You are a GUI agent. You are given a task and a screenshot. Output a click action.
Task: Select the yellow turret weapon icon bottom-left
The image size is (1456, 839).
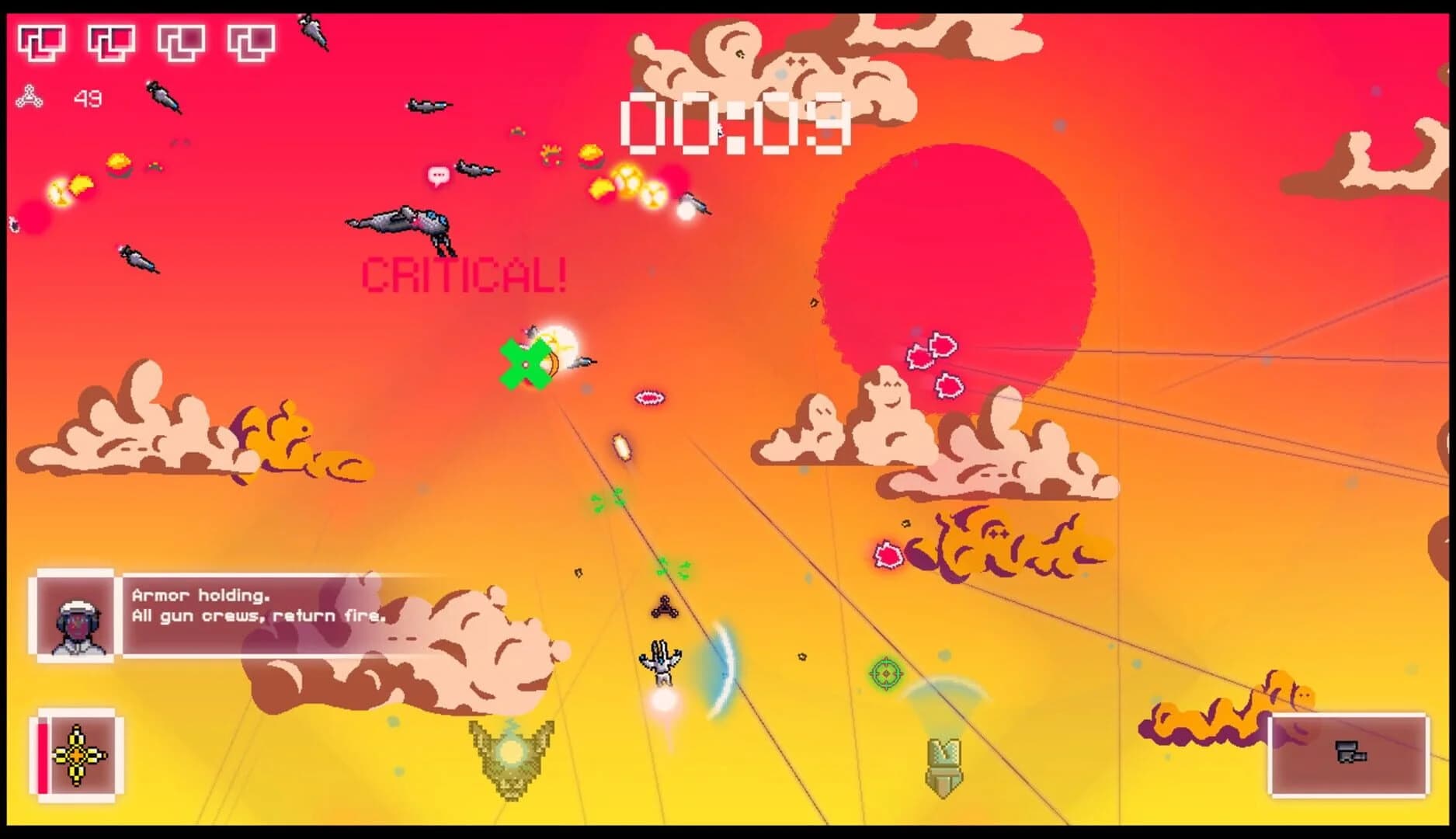point(78,755)
